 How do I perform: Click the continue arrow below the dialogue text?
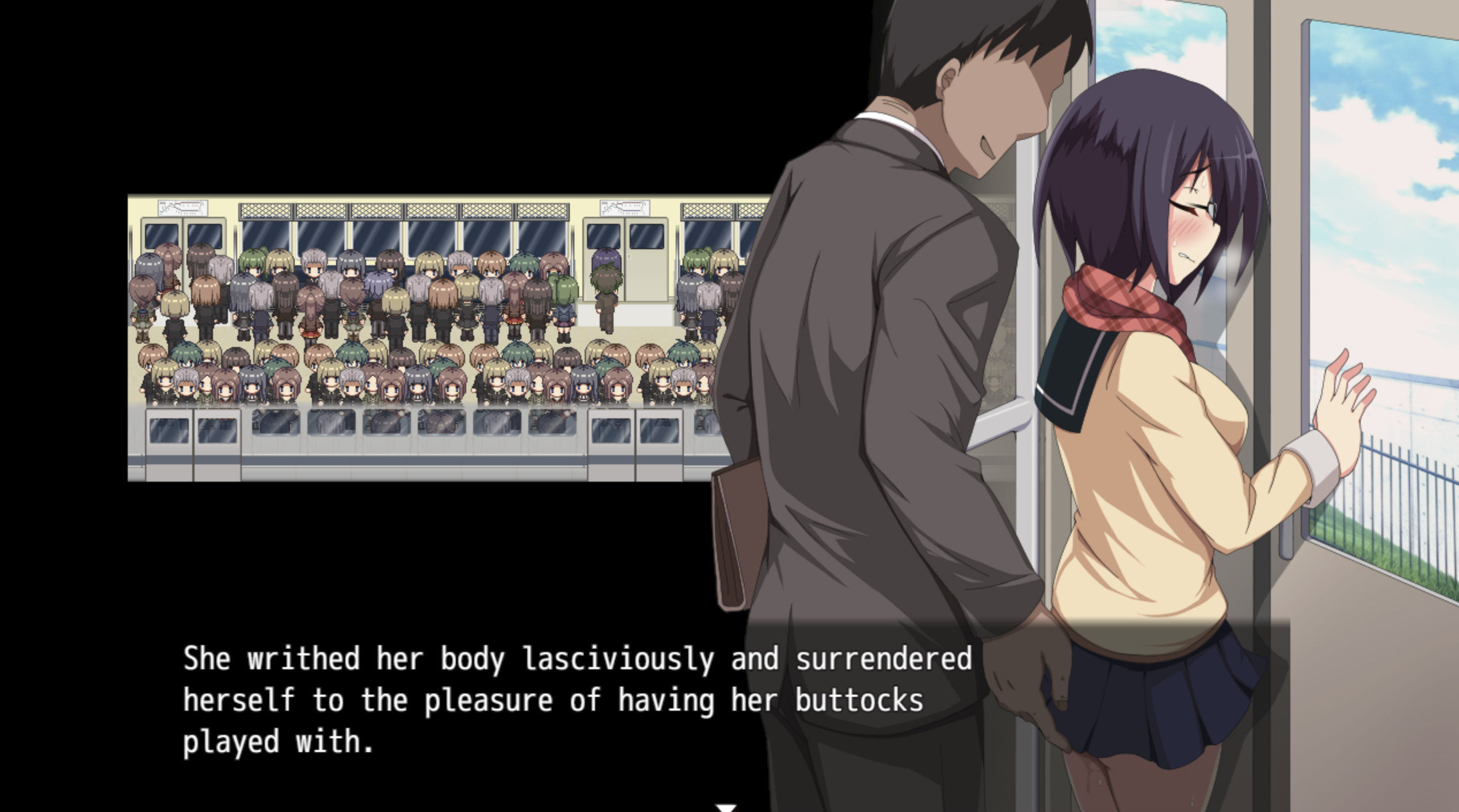[726, 805]
